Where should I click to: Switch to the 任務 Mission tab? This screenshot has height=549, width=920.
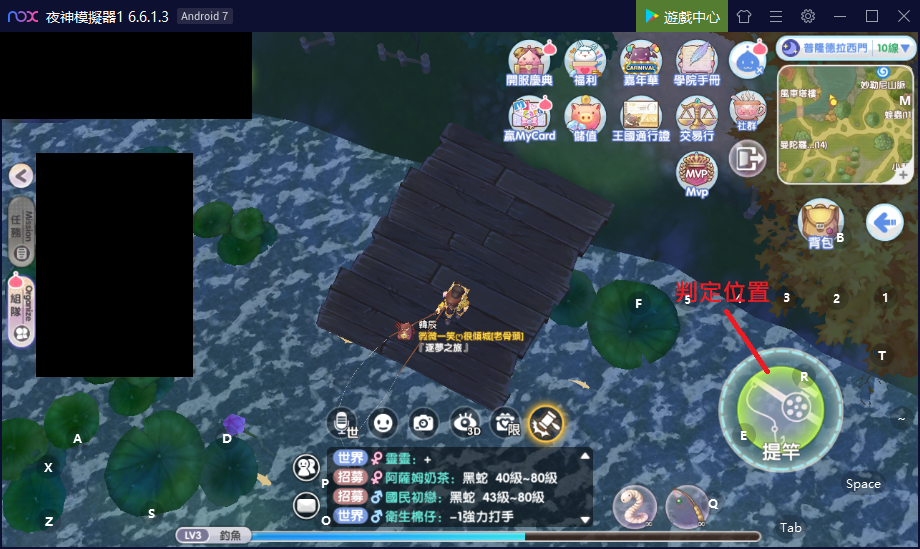click(21, 232)
